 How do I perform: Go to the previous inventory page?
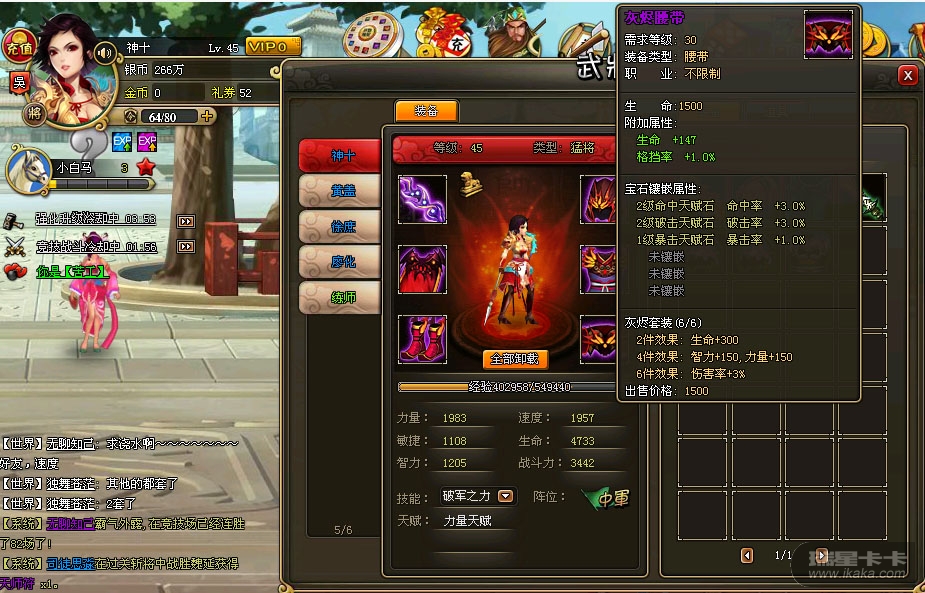point(747,555)
